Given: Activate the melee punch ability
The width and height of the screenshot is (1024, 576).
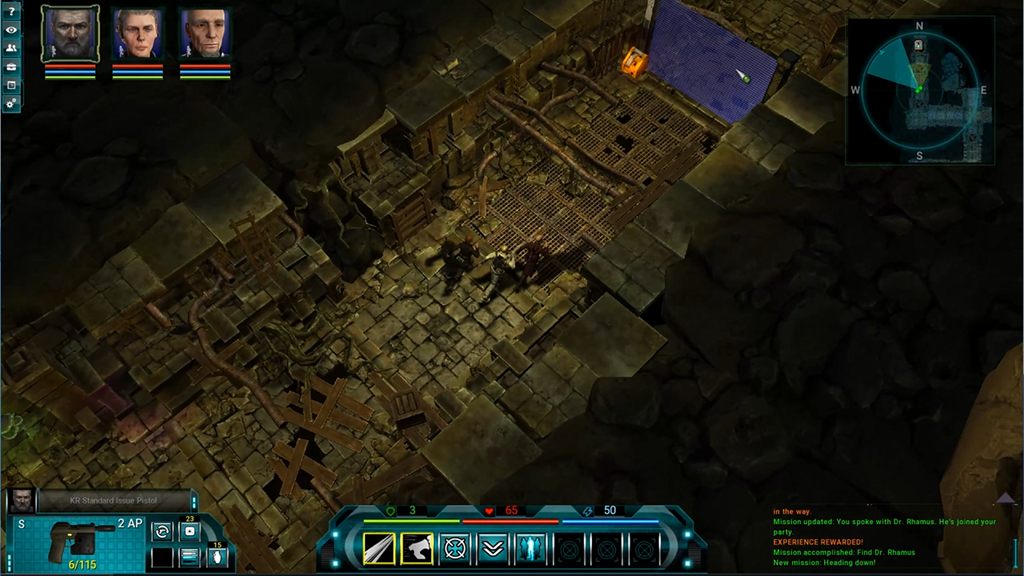Looking at the screenshot, I should (417, 548).
